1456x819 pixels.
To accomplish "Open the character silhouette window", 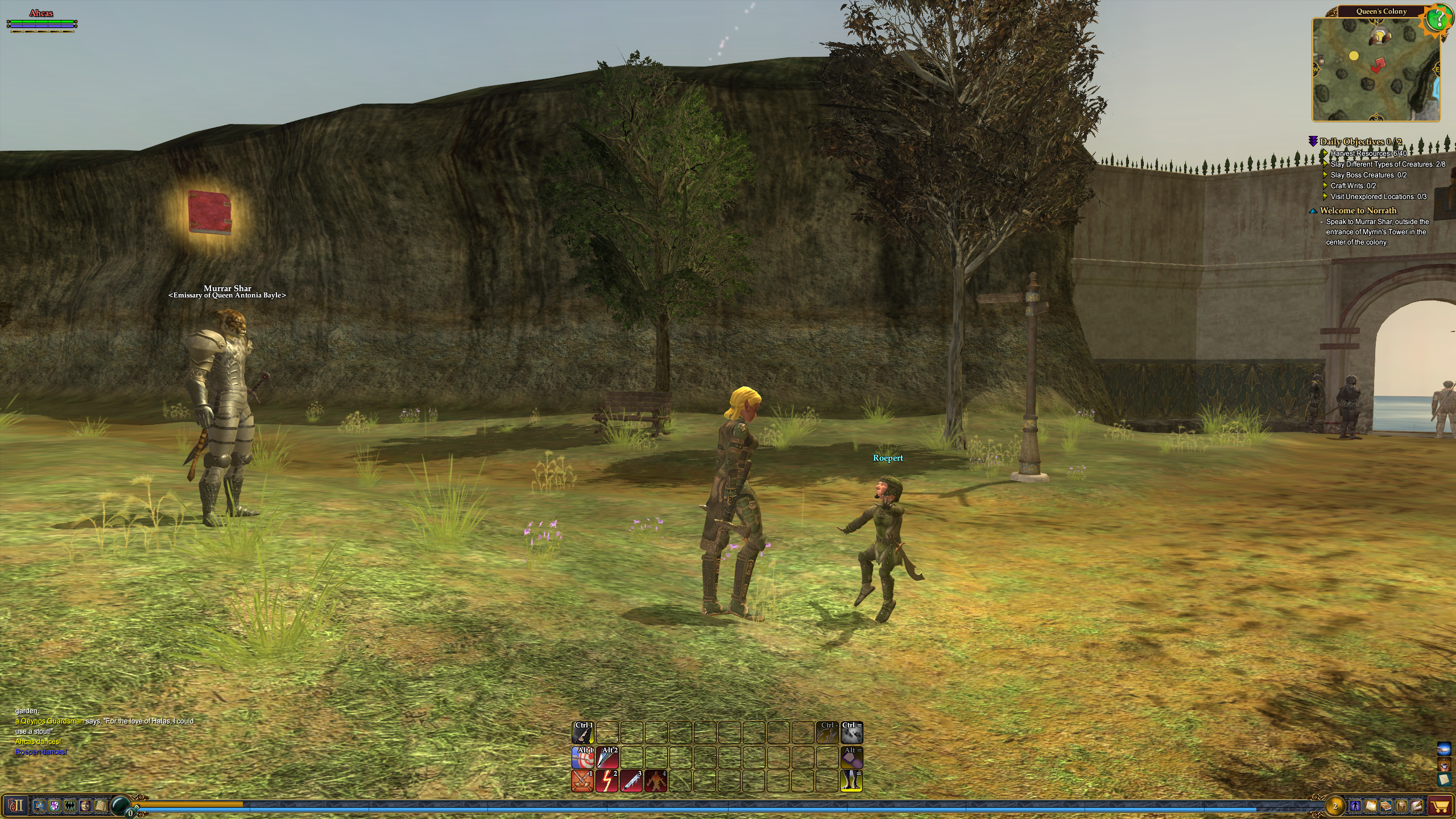I will (1355, 806).
